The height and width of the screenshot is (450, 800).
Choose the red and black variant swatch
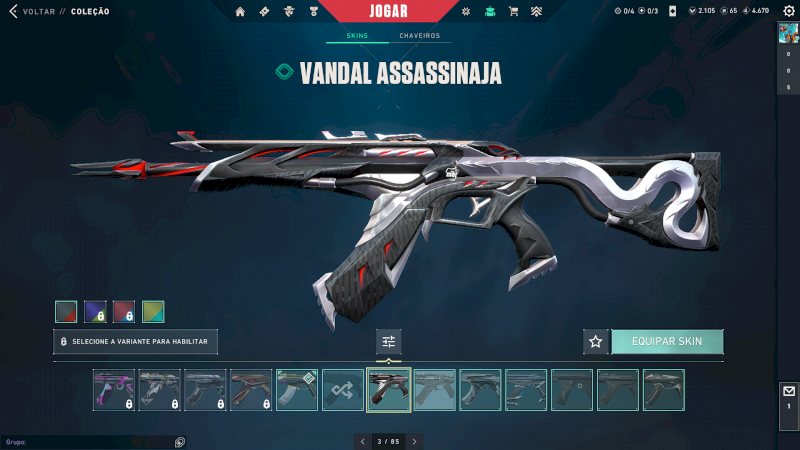tap(66, 312)
